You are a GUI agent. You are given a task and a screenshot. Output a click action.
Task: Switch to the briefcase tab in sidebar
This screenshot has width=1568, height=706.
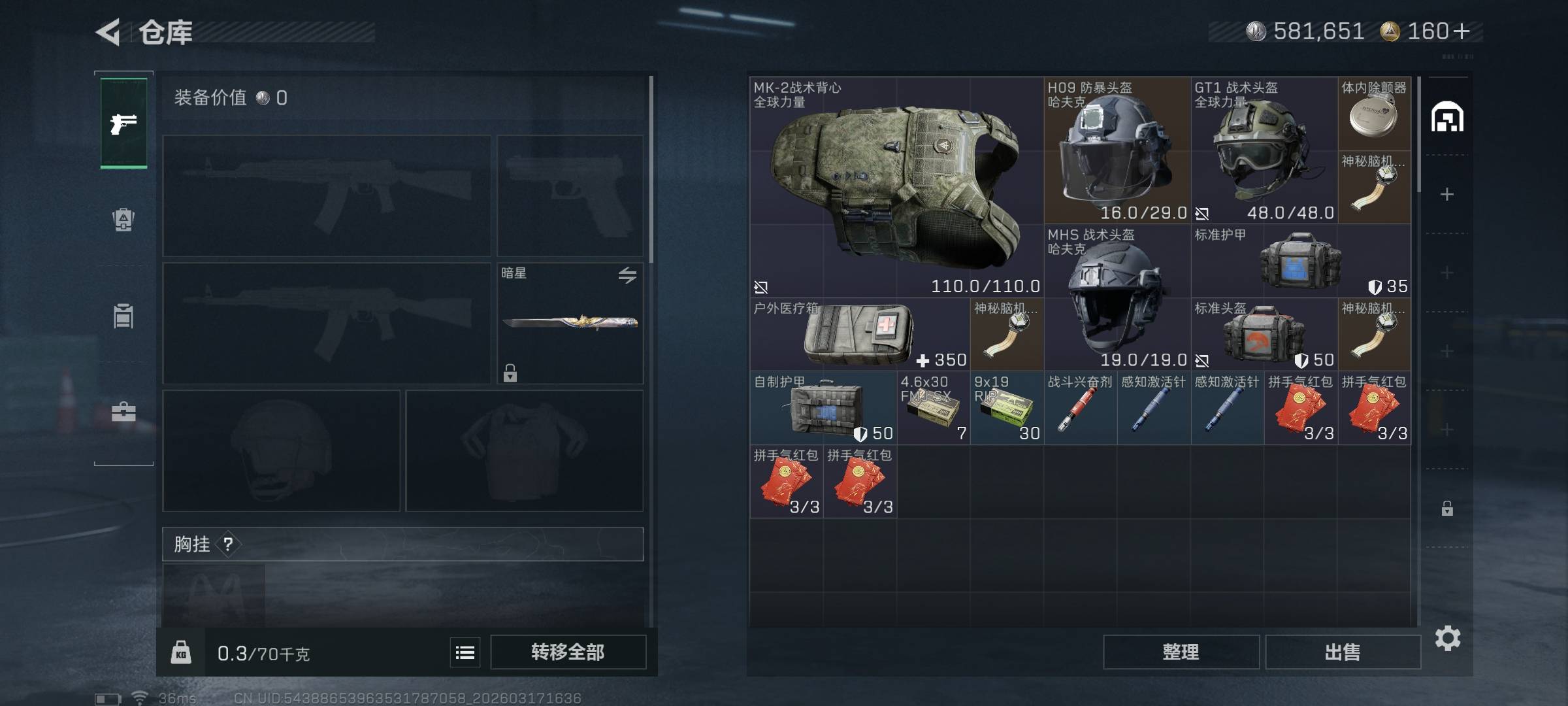pyautogui.click(x=123, y=412)
